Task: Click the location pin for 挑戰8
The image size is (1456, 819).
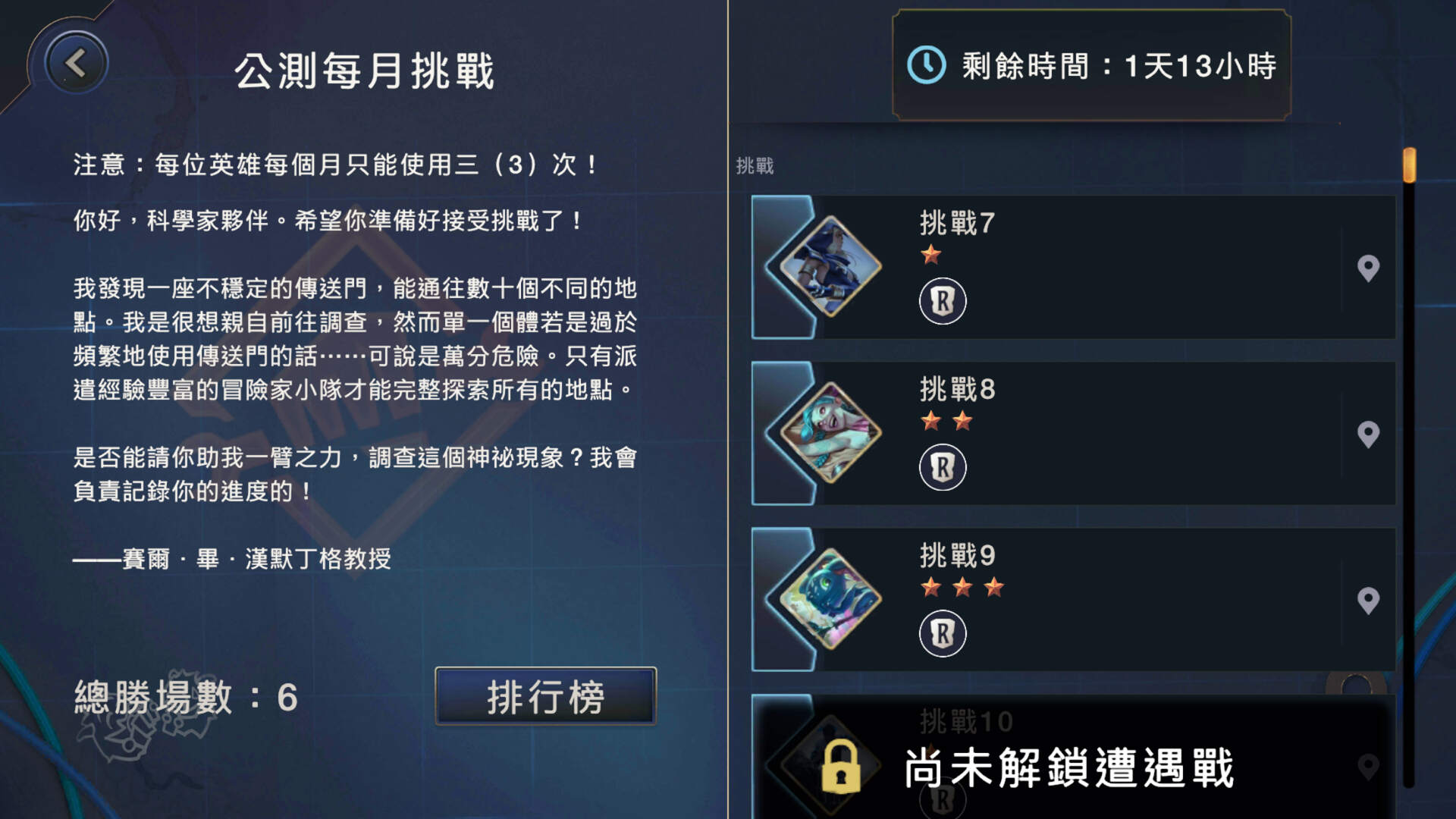Action: [1370, 433]
